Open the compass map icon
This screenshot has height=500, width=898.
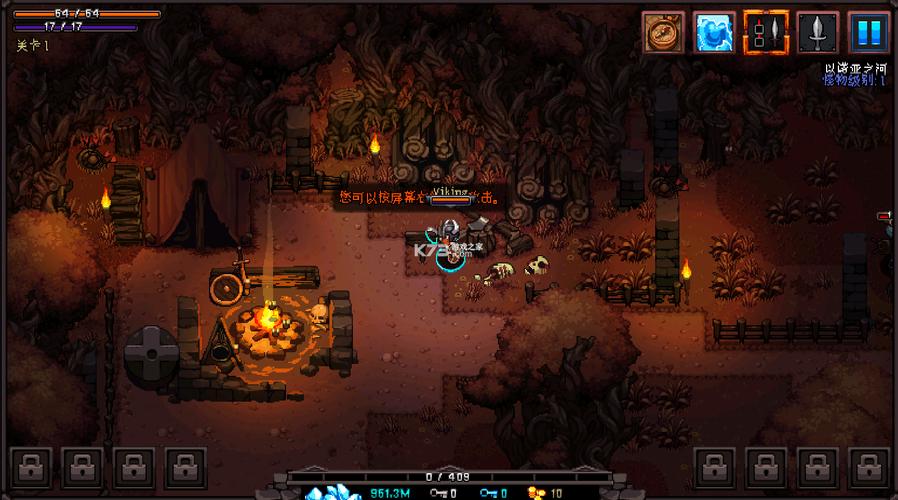click(660, 31)
